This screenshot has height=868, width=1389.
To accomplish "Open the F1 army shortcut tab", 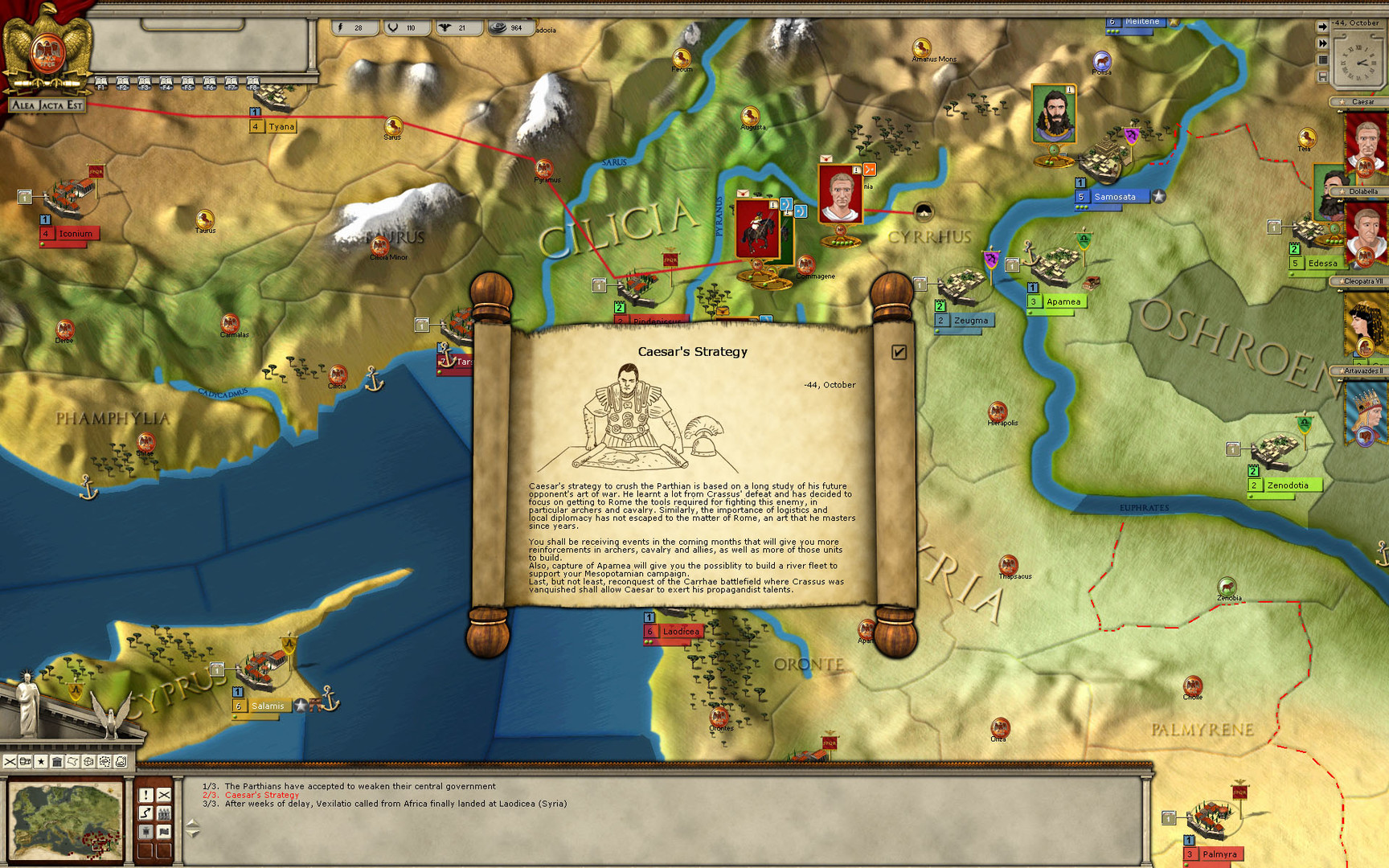I will point(100,83).
